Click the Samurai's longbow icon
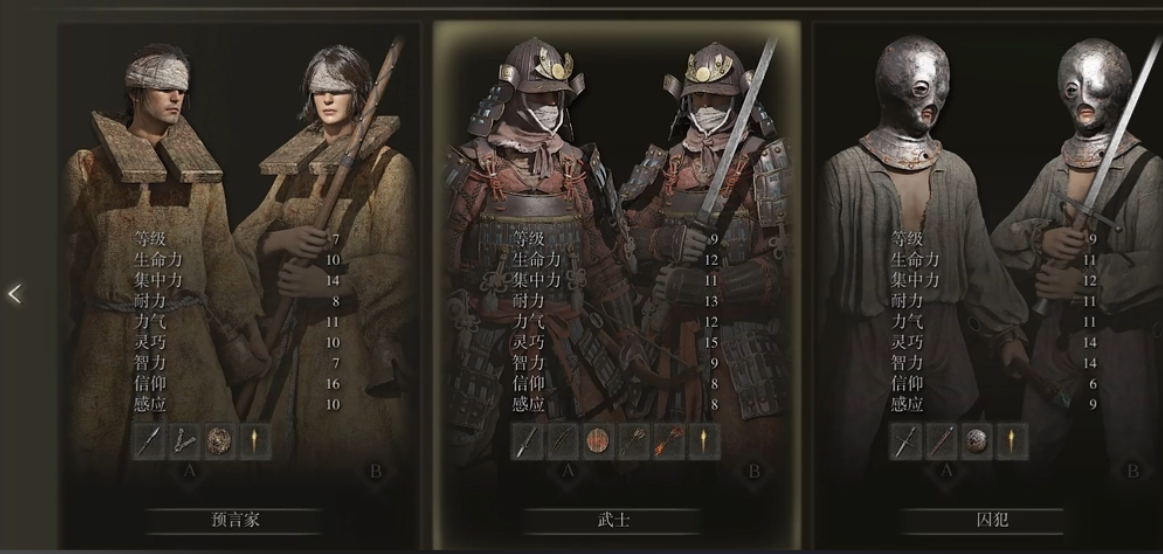The image size is (1163, 554). 563,441
